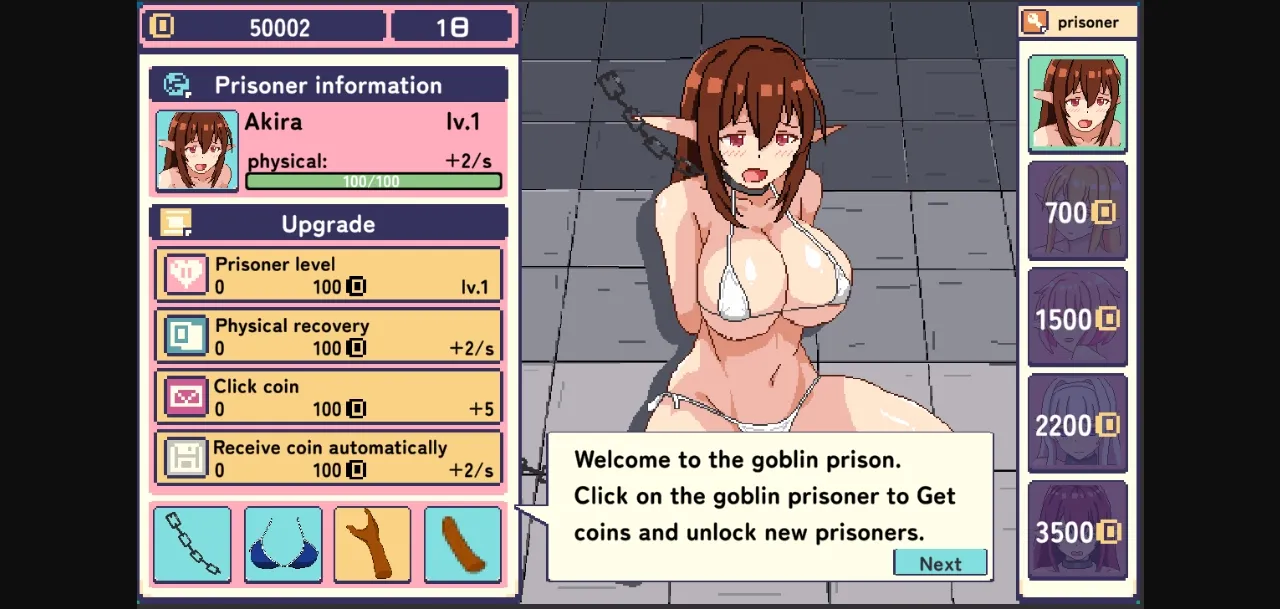Upgrade Receive coin automatically
The height and width of the screenshot is (609, 1280).
[x=328, y=458]
